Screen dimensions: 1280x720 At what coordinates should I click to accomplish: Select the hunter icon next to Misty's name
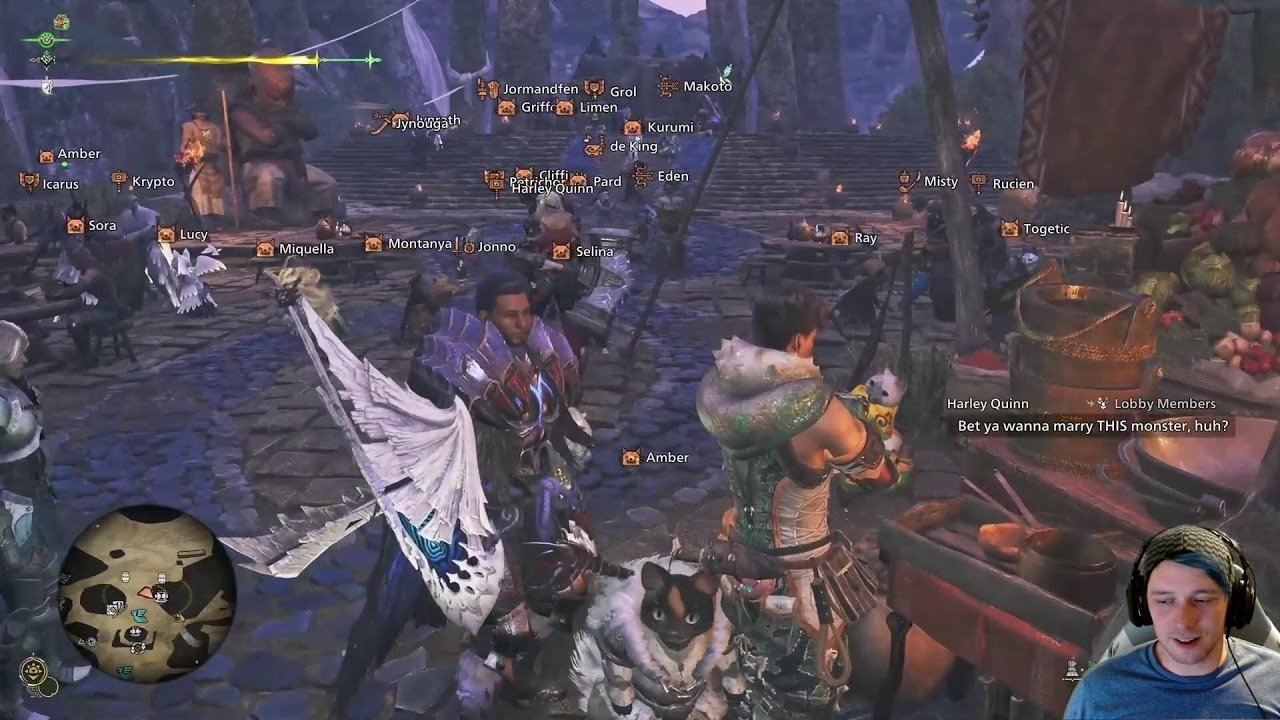pos(907,182)
